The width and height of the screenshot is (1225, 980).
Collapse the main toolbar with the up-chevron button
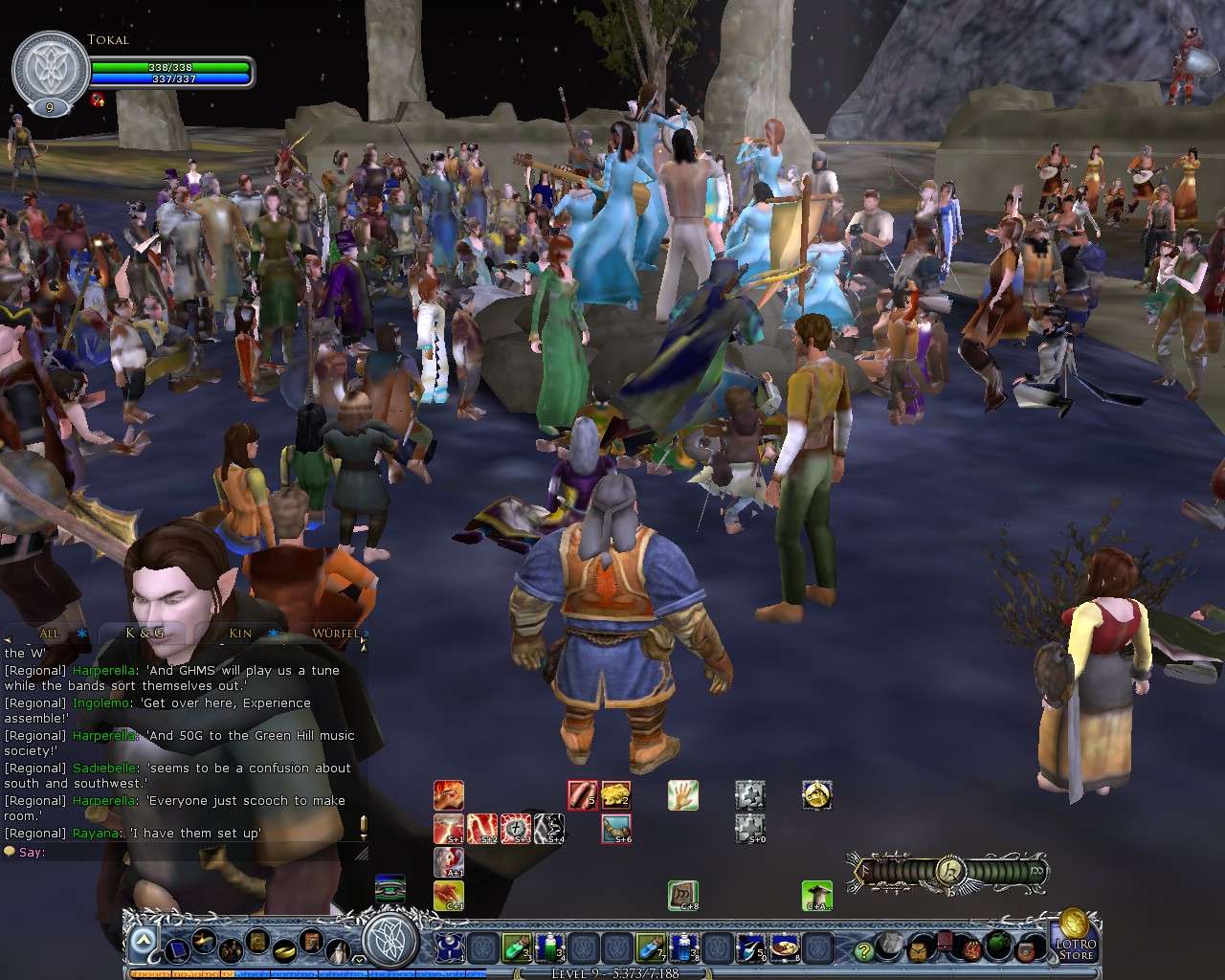click(x=144, y=938)
